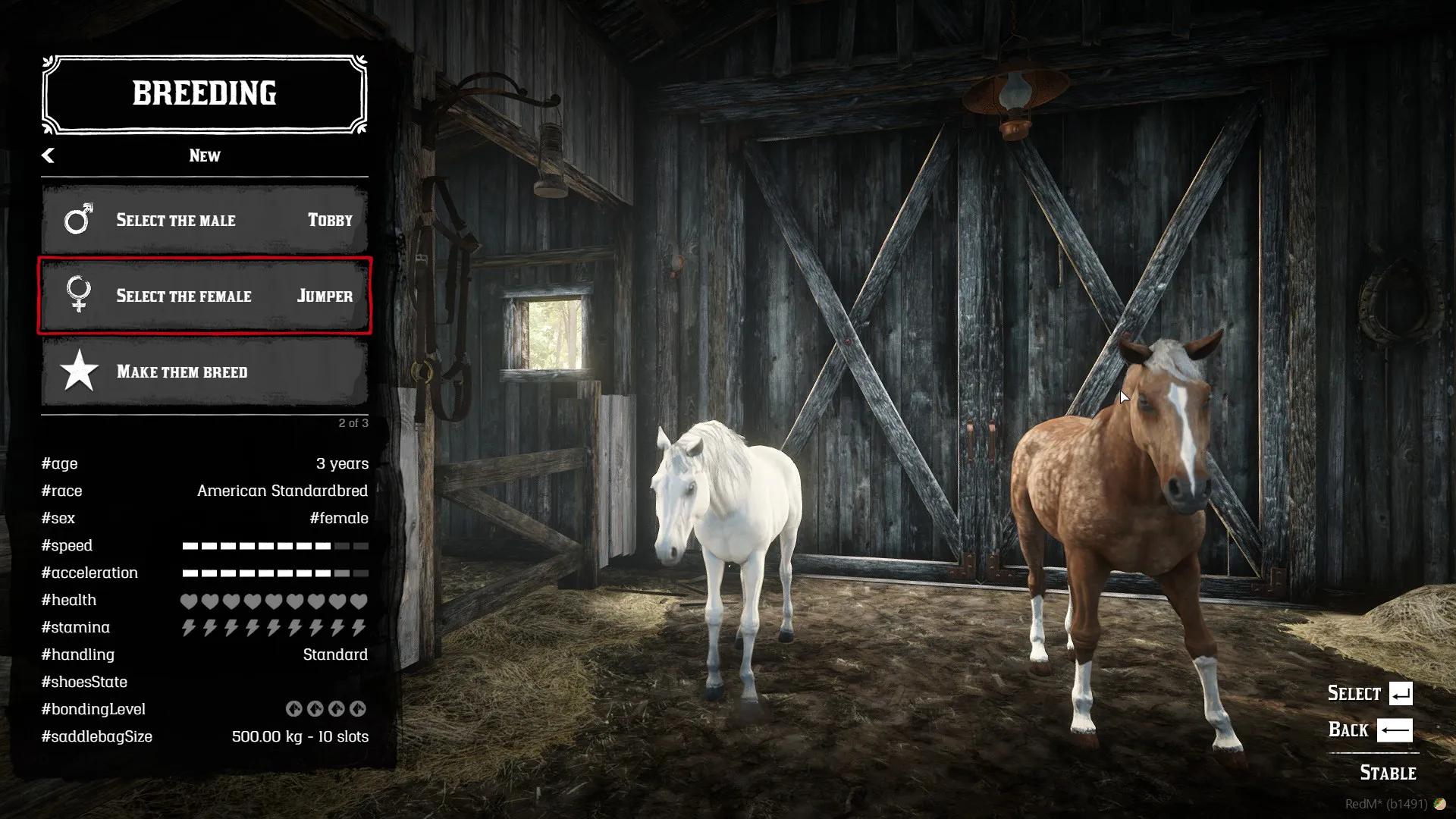The image size is (1456, 819).
Task: Click the male gender icon
Action: click(x=78, y=220)
